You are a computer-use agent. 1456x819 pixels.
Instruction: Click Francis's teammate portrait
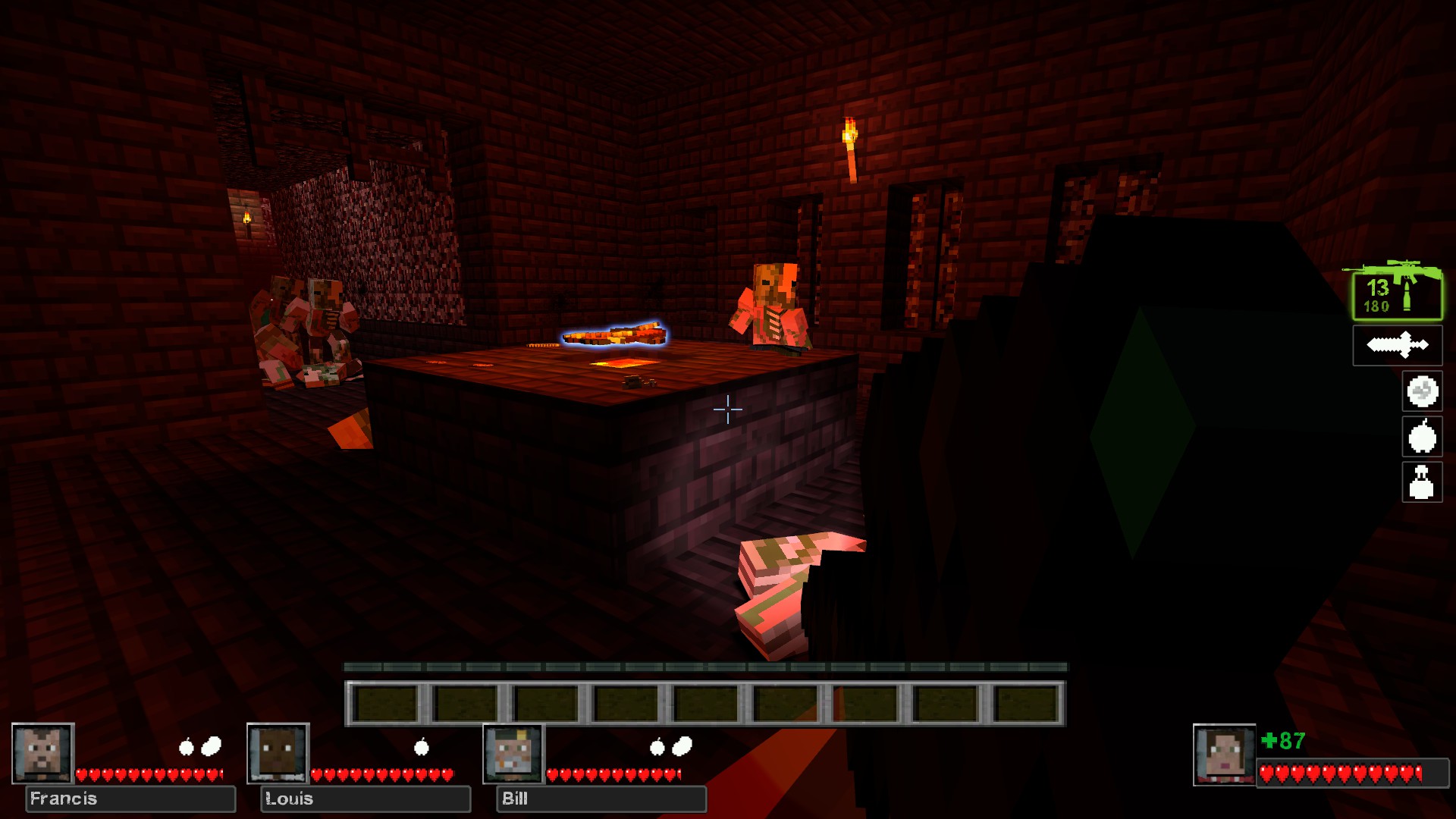tap(43, 753)
